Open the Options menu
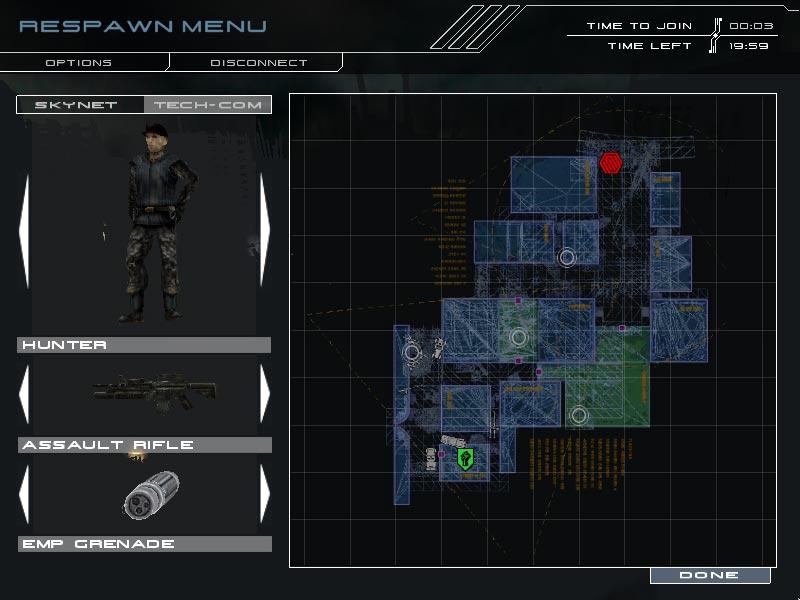This screenshot has height=600, width=800. (x=79, y=63)
